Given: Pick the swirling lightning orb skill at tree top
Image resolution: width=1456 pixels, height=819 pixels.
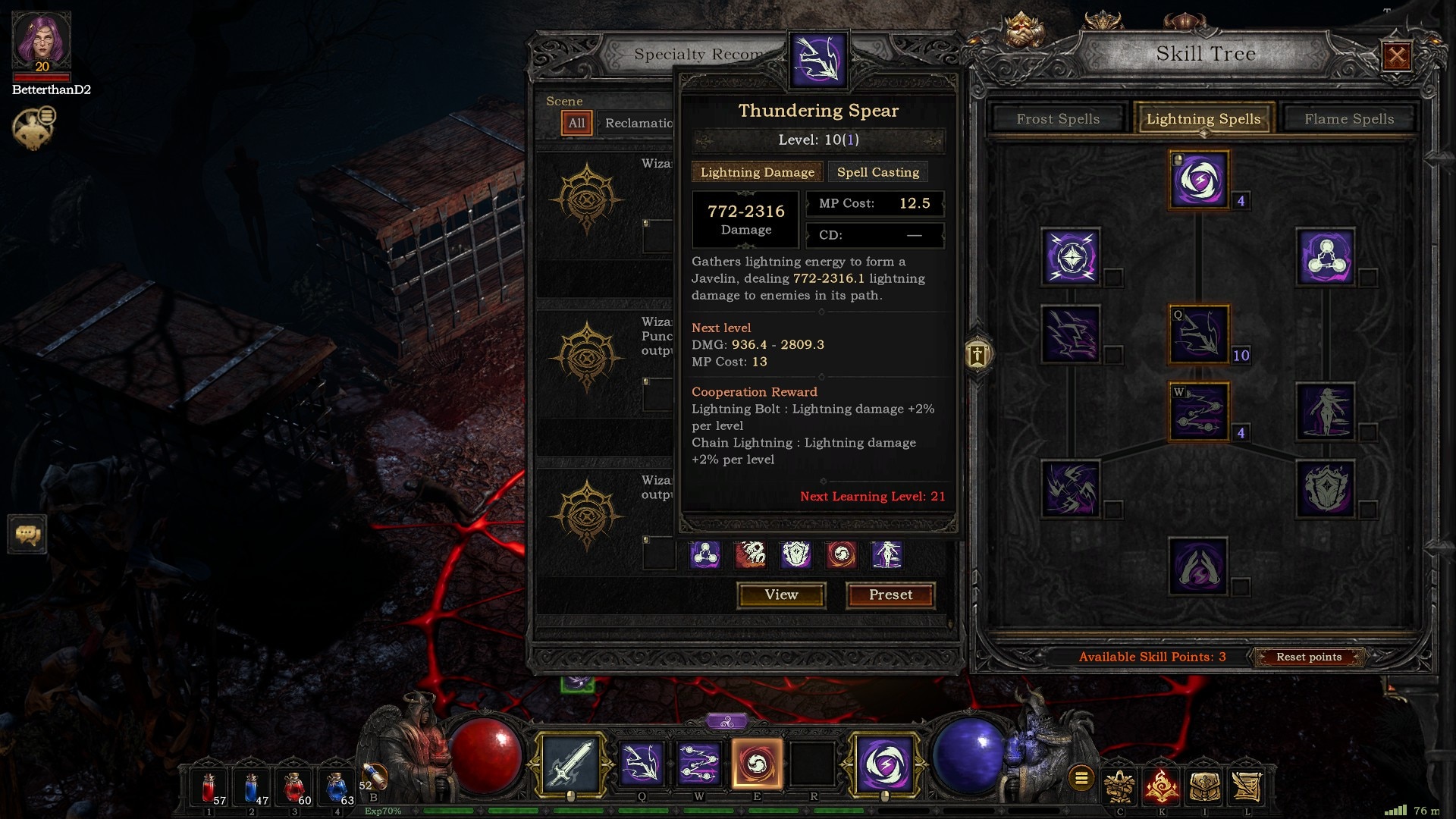Looking at the screenshot, I should click(1198, 180).
